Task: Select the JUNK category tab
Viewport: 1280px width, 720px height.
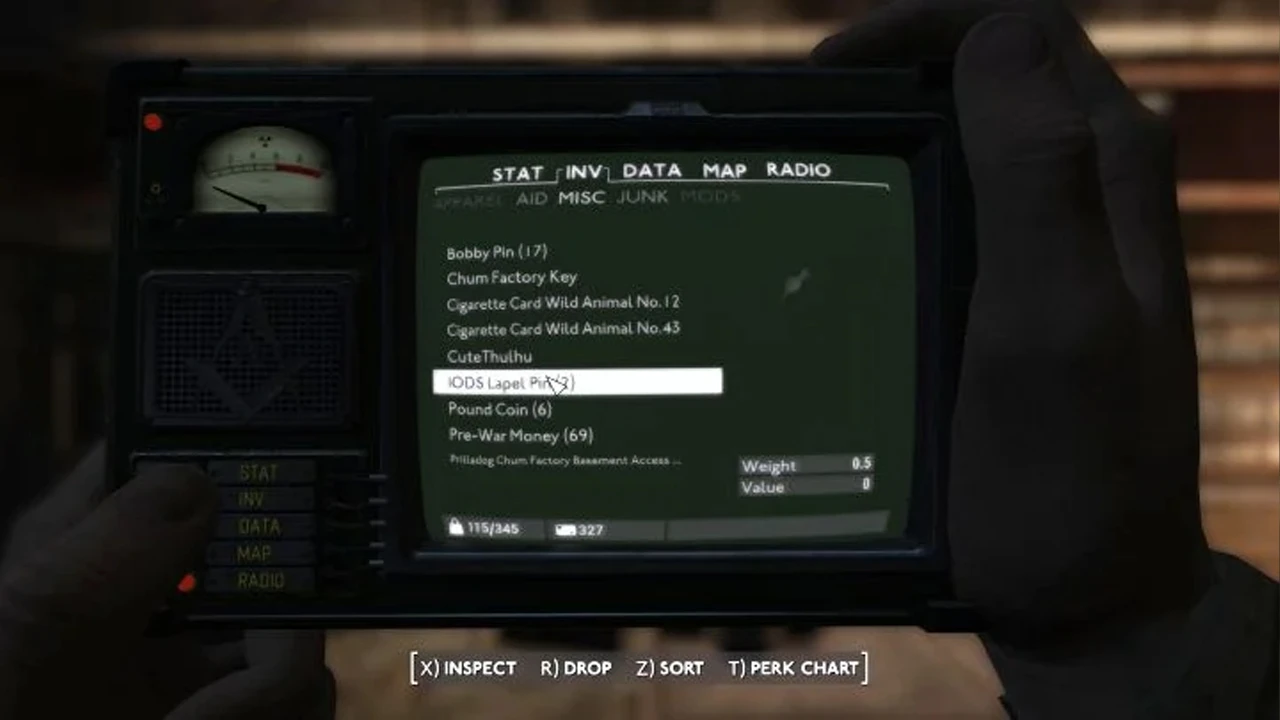Action: point(642,197)
